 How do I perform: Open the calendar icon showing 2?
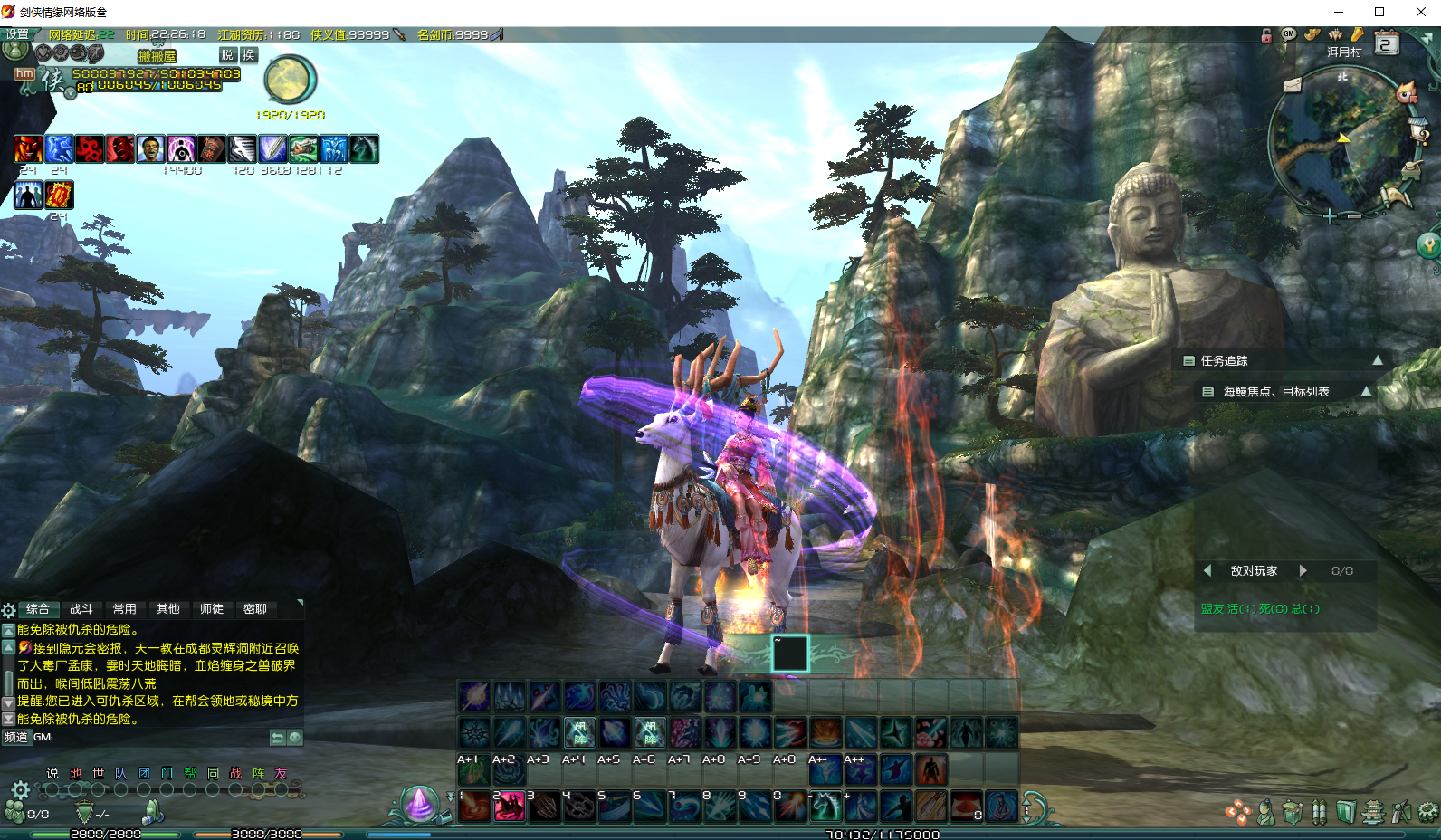(1386, 43)
